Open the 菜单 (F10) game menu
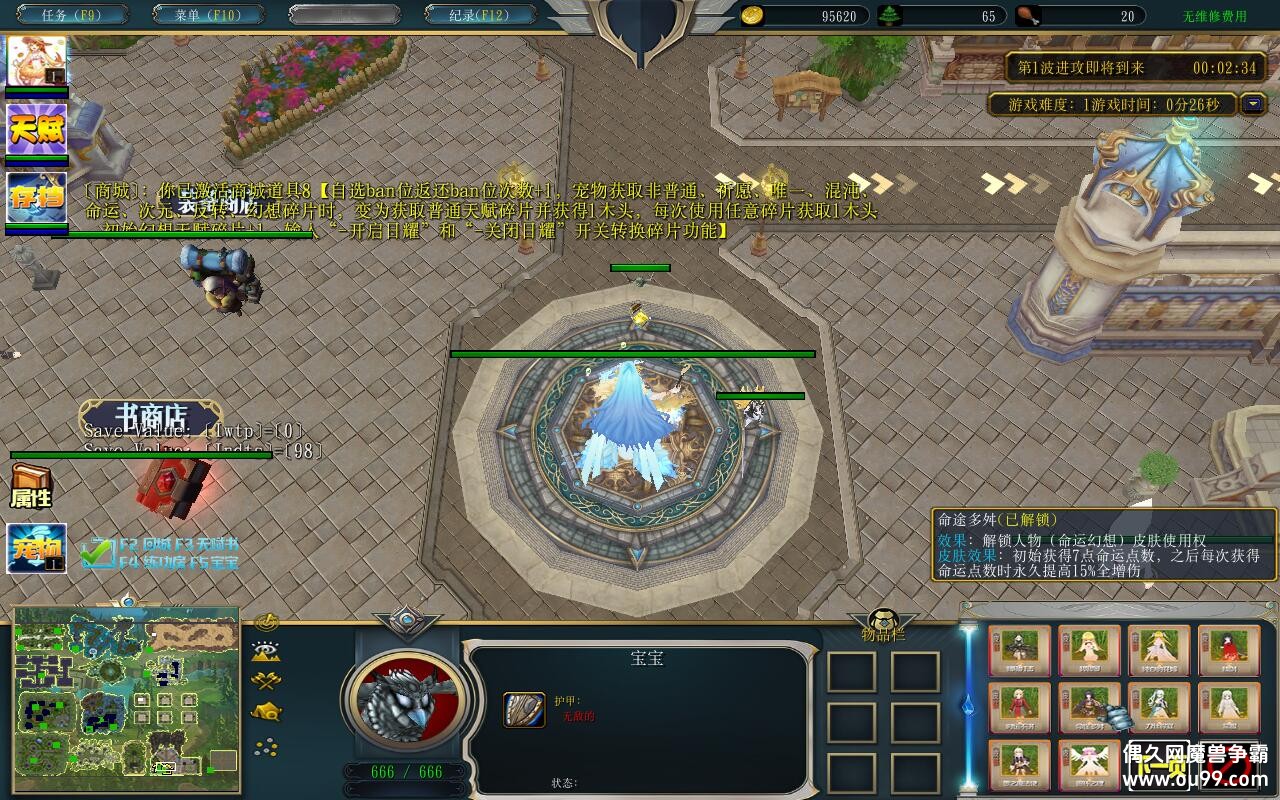 point(208,15)
